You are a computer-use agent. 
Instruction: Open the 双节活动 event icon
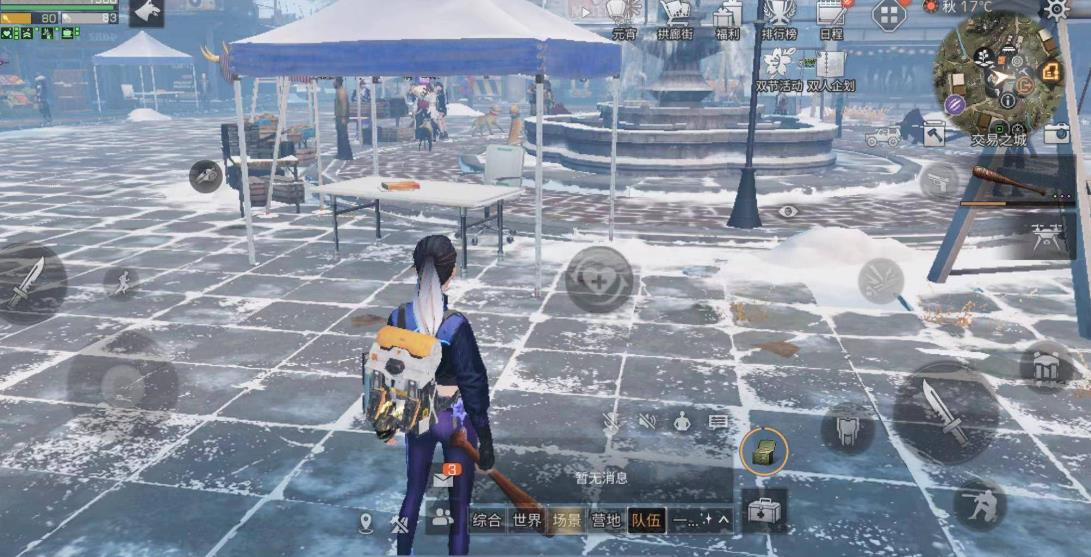tap(776, 69)
